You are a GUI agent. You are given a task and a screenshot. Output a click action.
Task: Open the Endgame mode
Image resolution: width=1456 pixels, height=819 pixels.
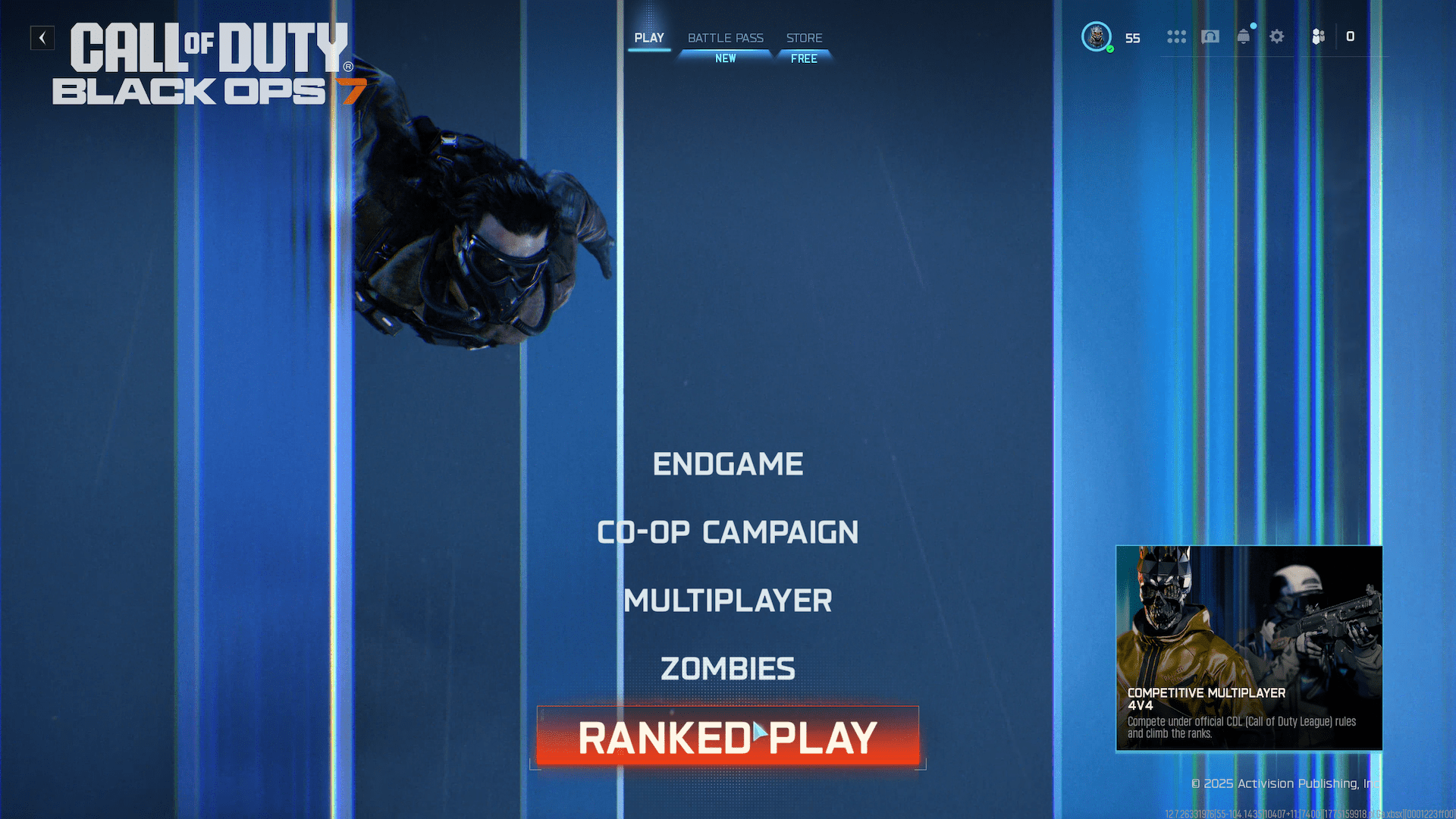pos(726,464)
